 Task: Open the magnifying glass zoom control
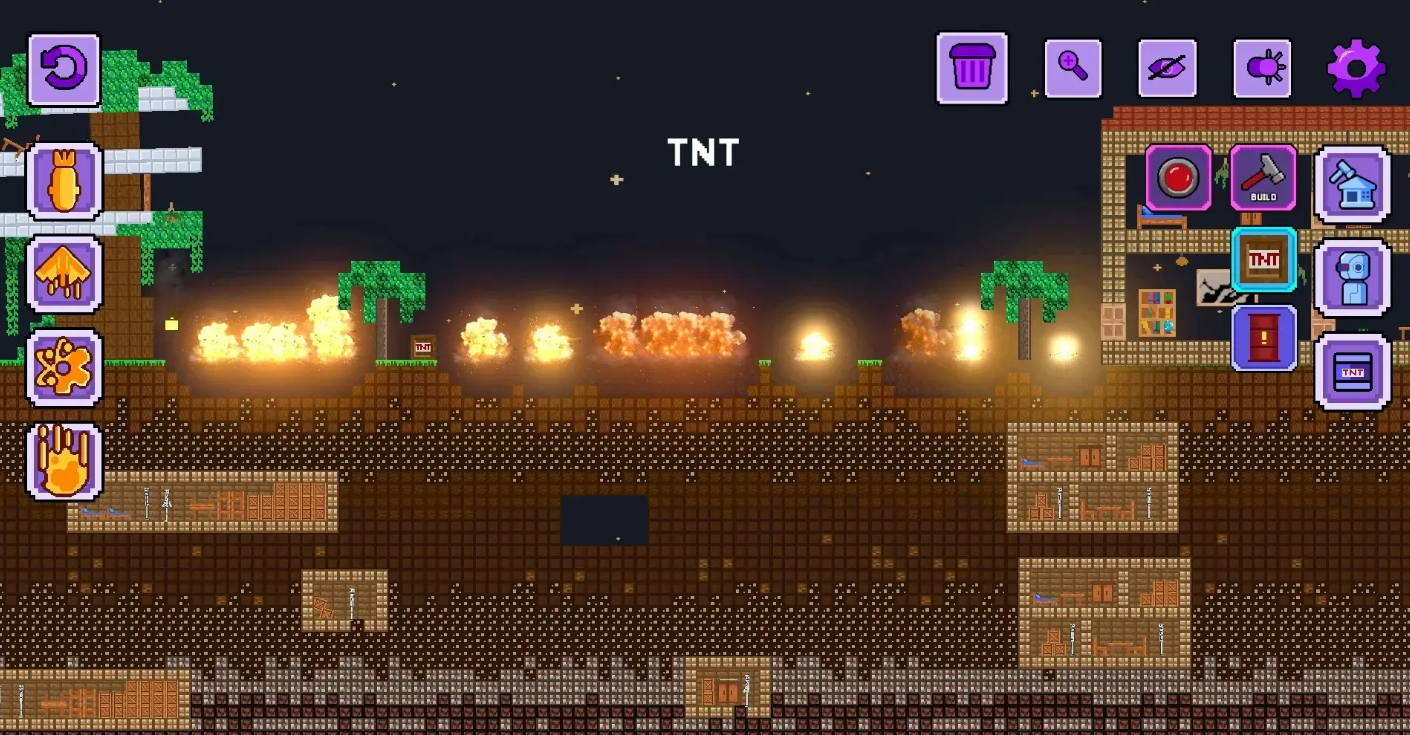[x=1073, y=68]
